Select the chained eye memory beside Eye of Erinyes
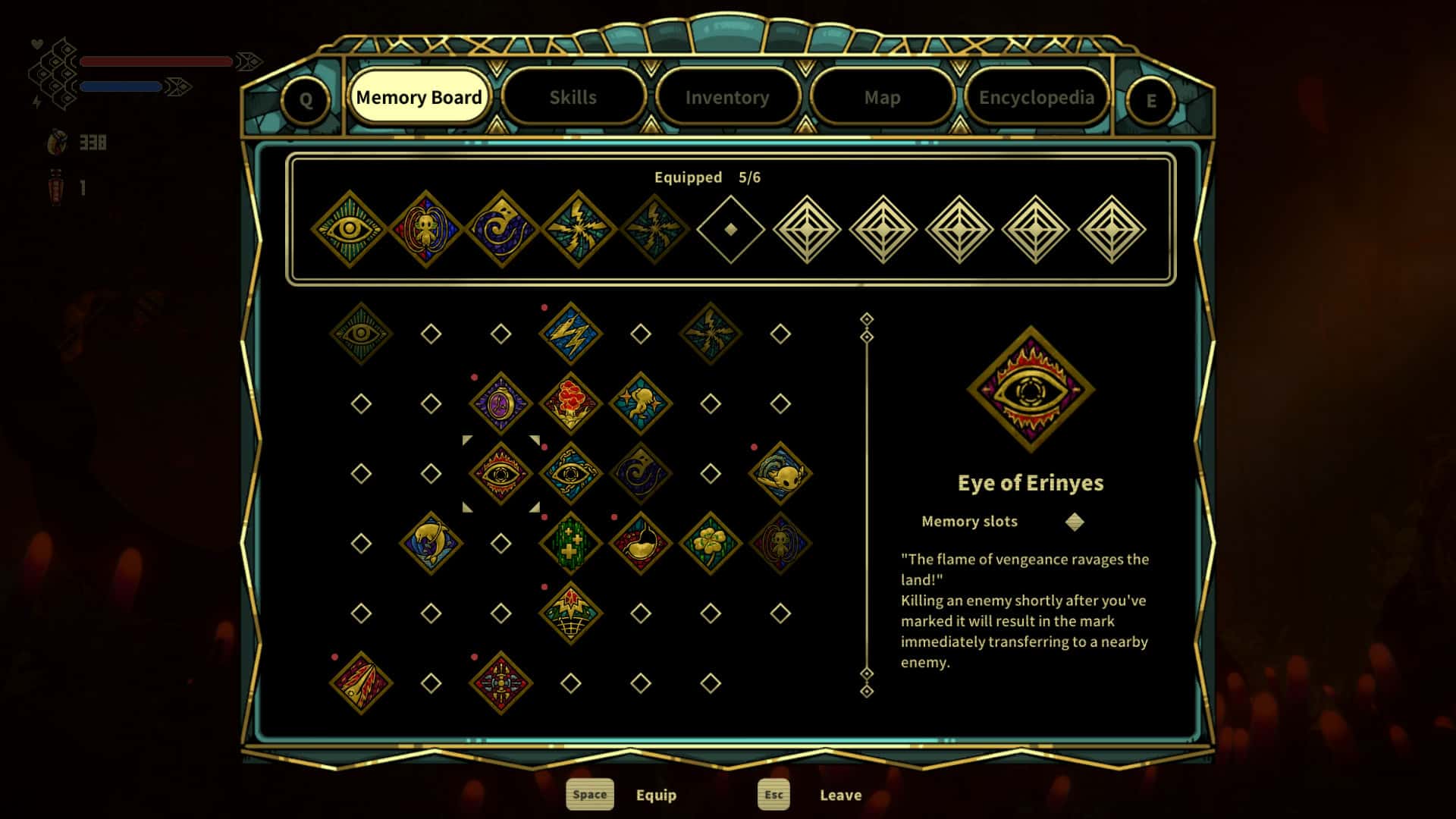This screenshot has width=1456, height=819. [x=571, y=474]
